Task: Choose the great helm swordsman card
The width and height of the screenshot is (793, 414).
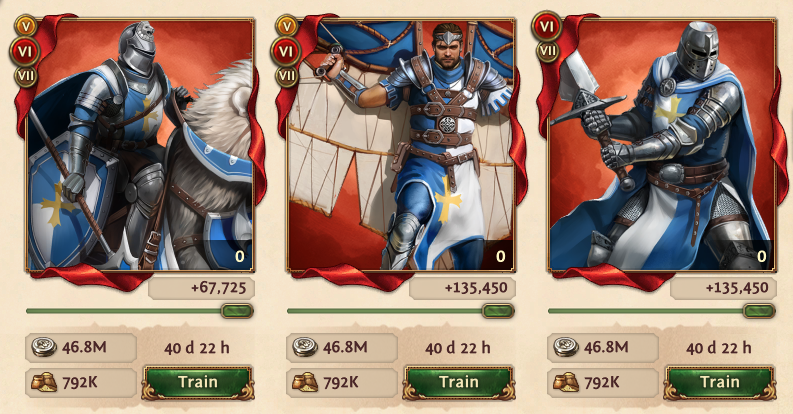Action: (662, 150)
